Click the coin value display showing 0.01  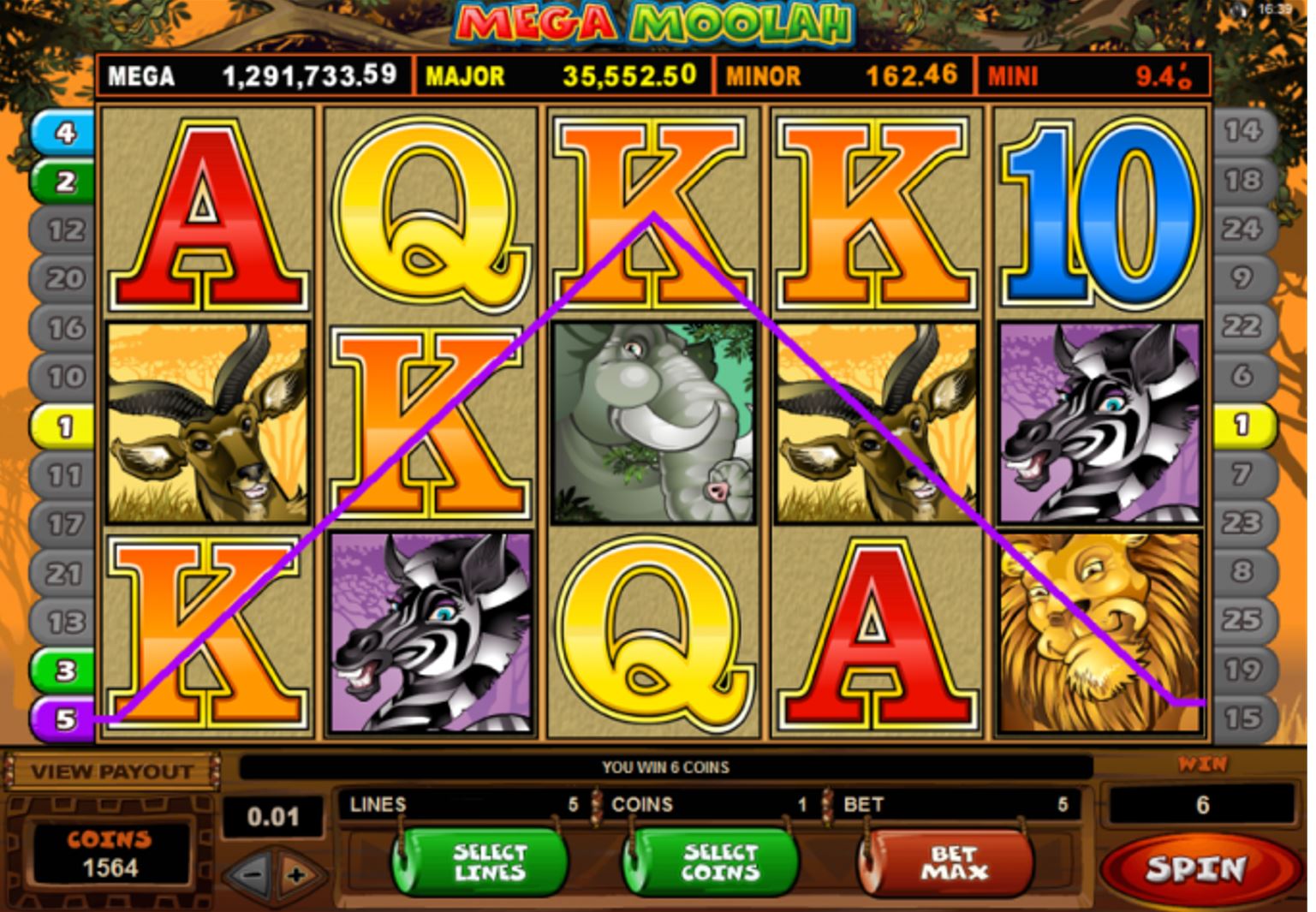pyautogui.click(x=272, y=816)
